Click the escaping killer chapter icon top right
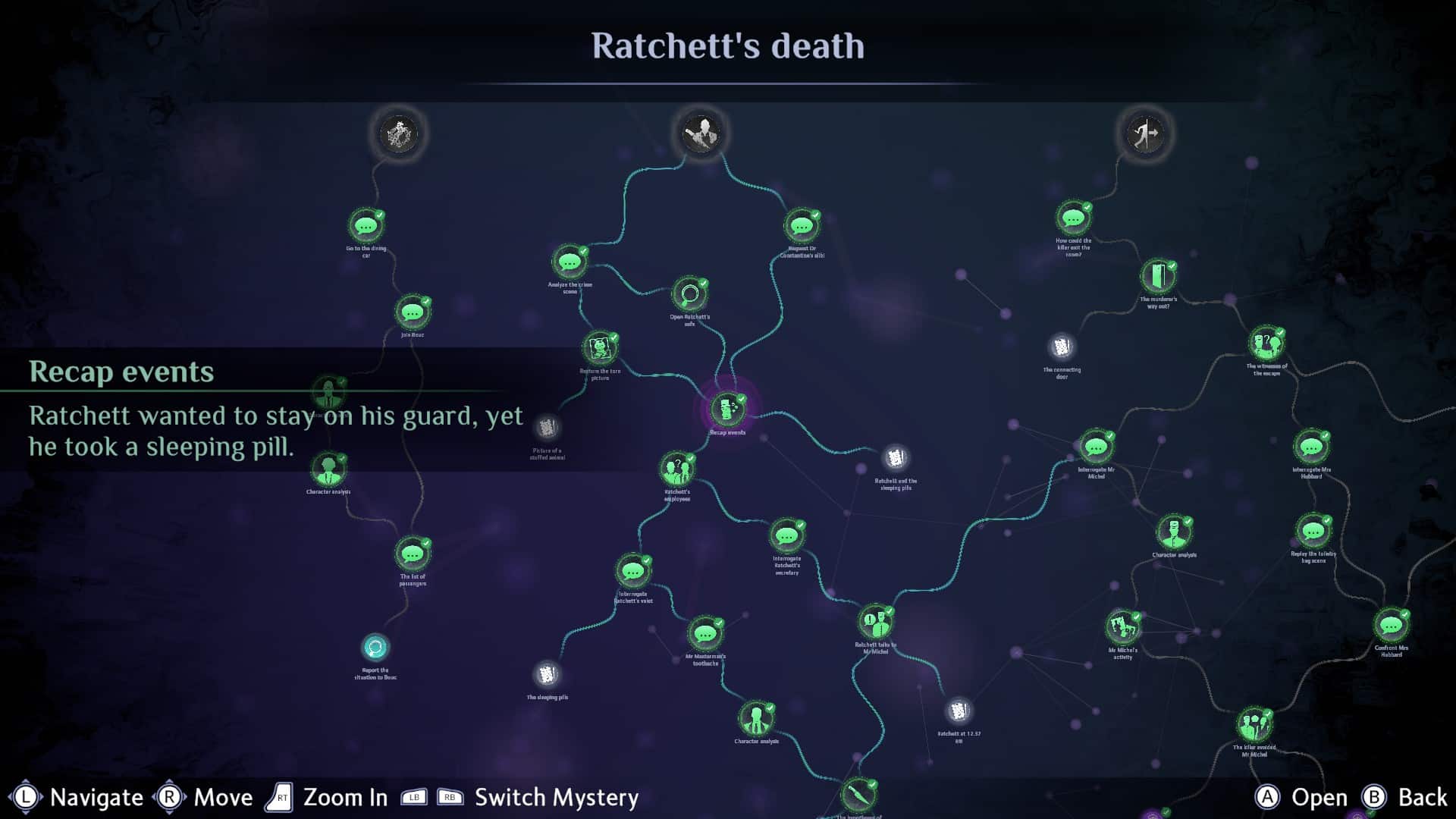Screen dimensions: 1456x819 click(1145, 133)
